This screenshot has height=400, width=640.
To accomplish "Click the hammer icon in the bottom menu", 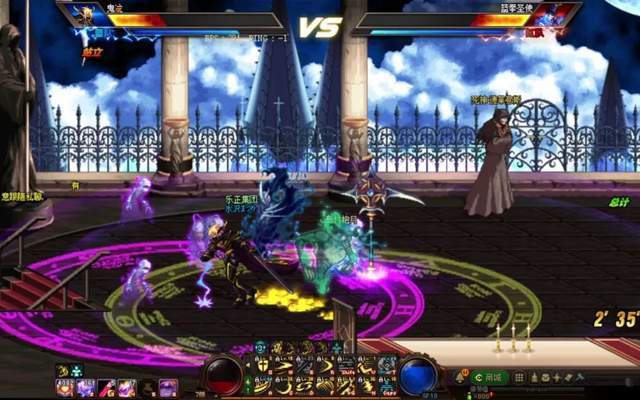I will 577,377.
